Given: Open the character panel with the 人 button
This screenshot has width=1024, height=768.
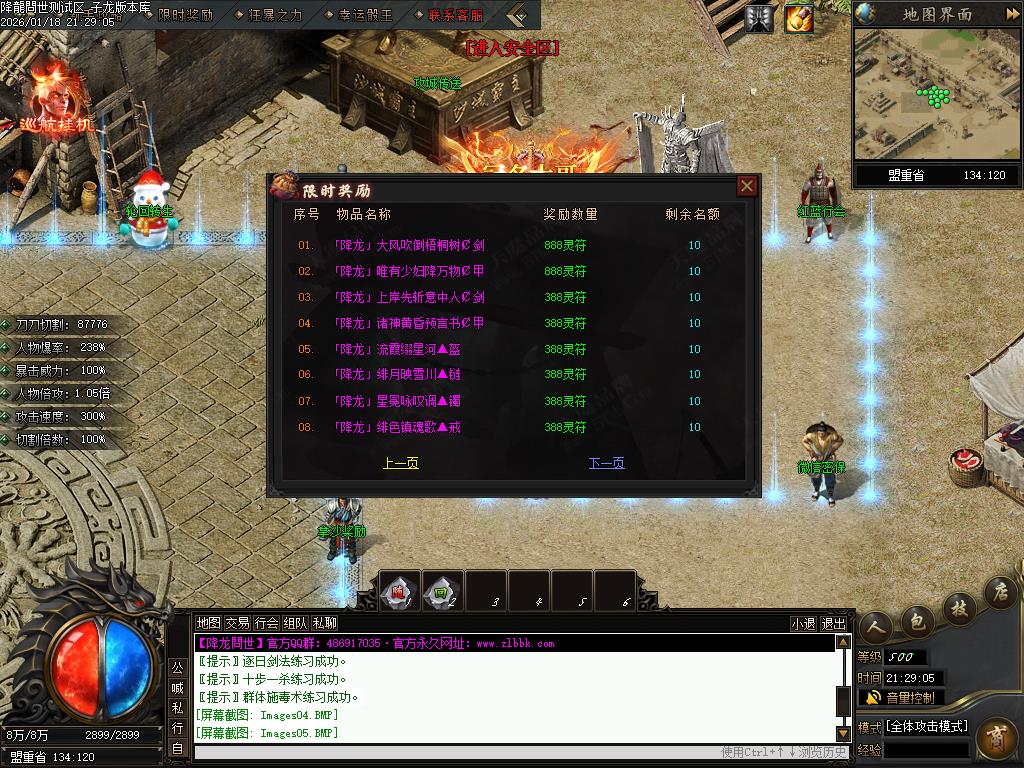Looking at the screenshot, I should pos(877,627).
